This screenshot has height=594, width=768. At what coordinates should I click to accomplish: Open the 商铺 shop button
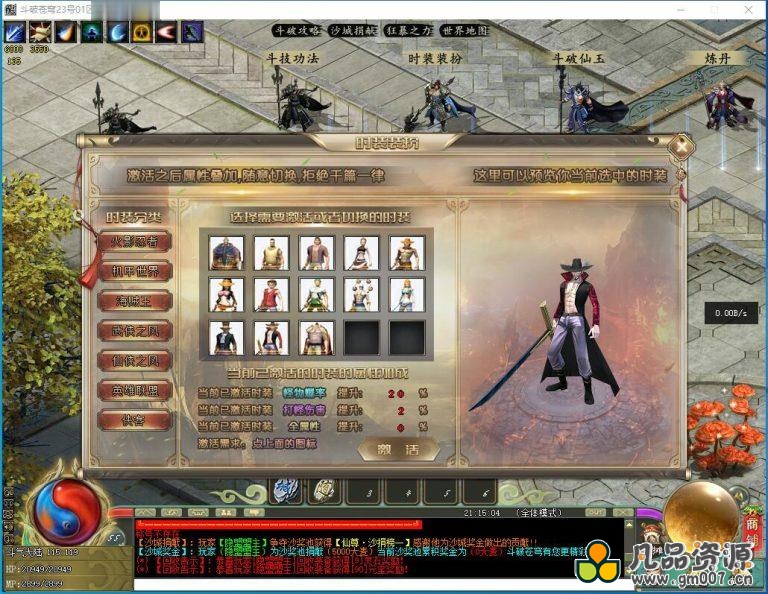[750, 518]
